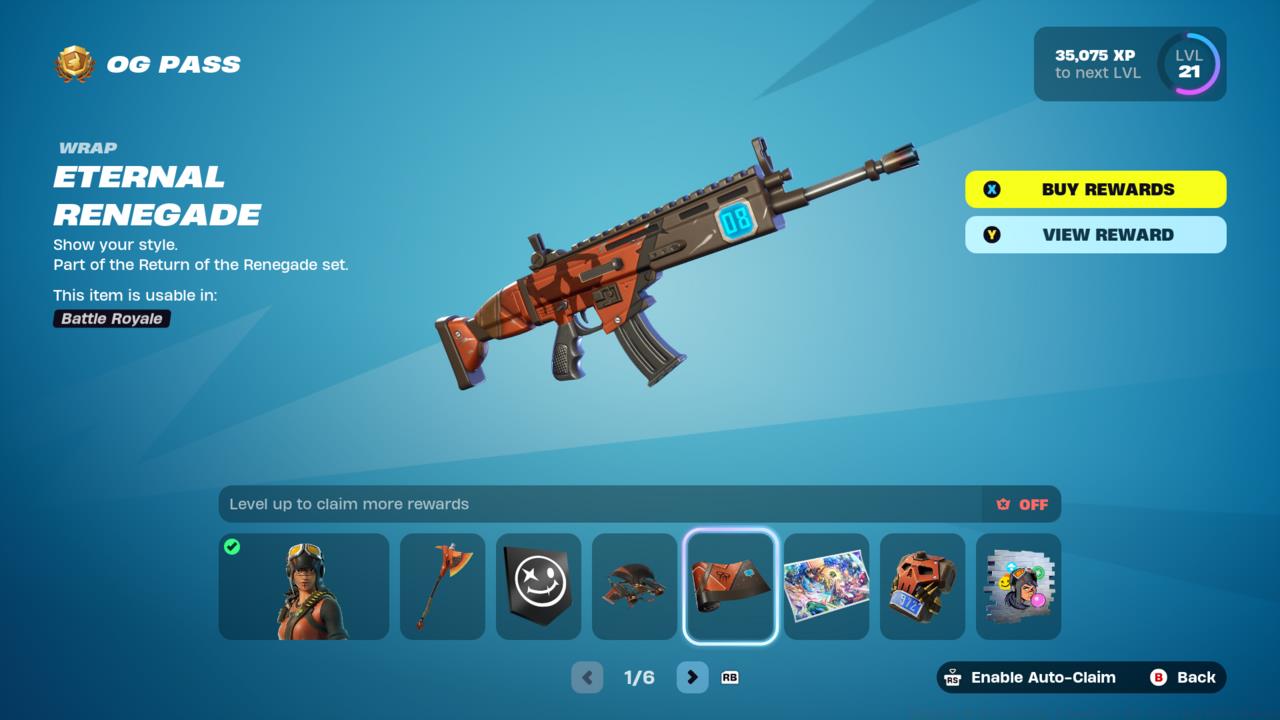Choose the colorful loading screen reward

pyautogui.click(x=826, y=586)
